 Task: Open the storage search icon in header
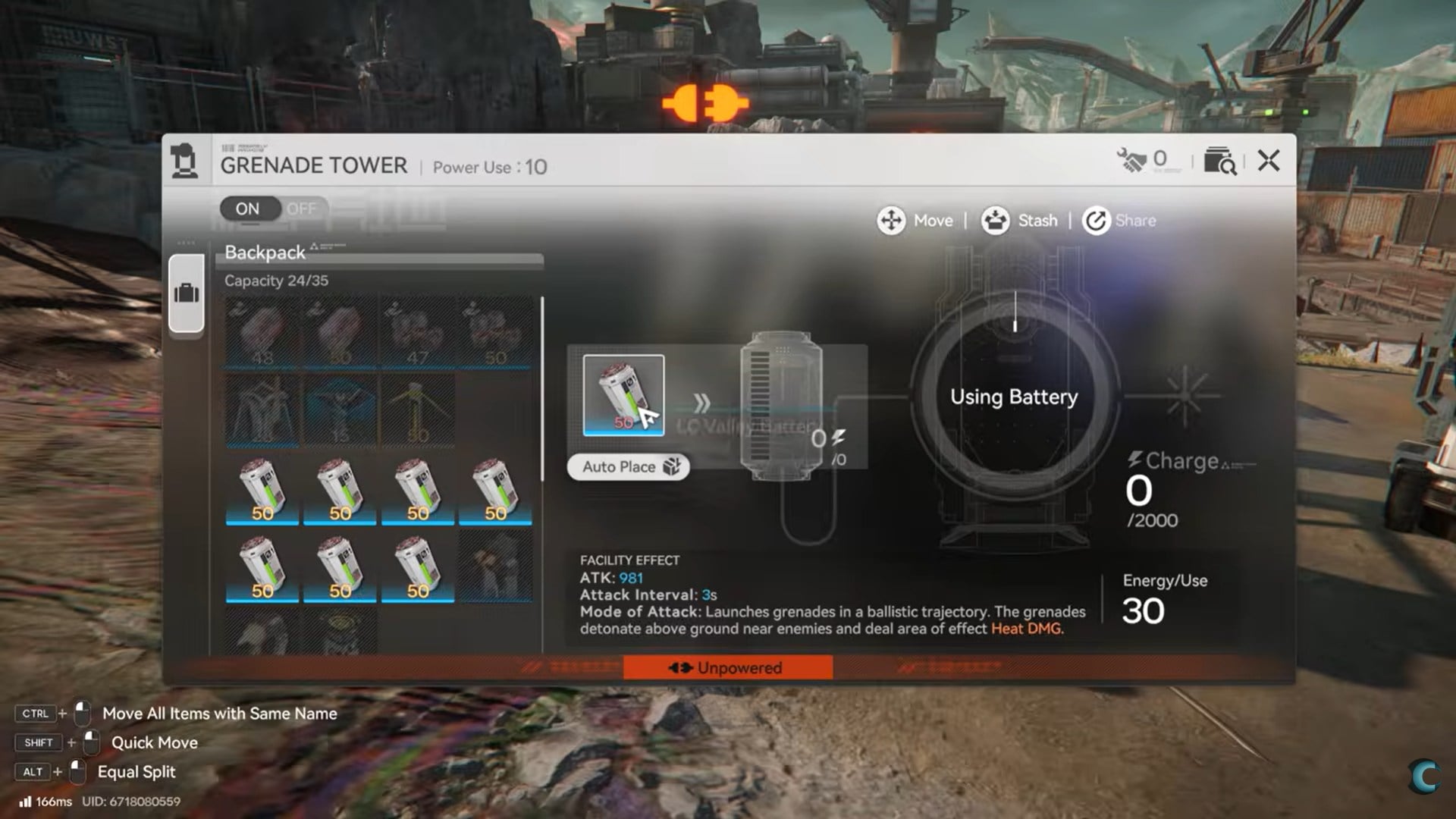[x=1219, y=161]
